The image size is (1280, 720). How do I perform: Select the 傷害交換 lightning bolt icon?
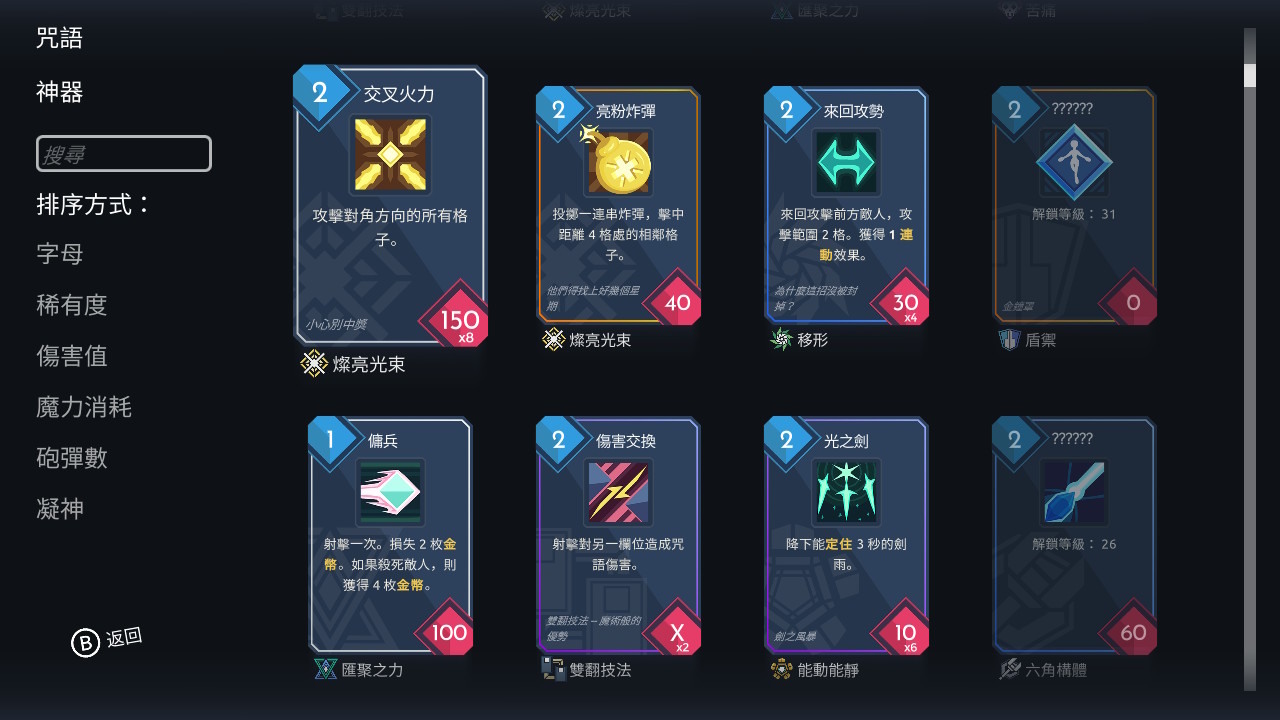(x=618, y=490)
